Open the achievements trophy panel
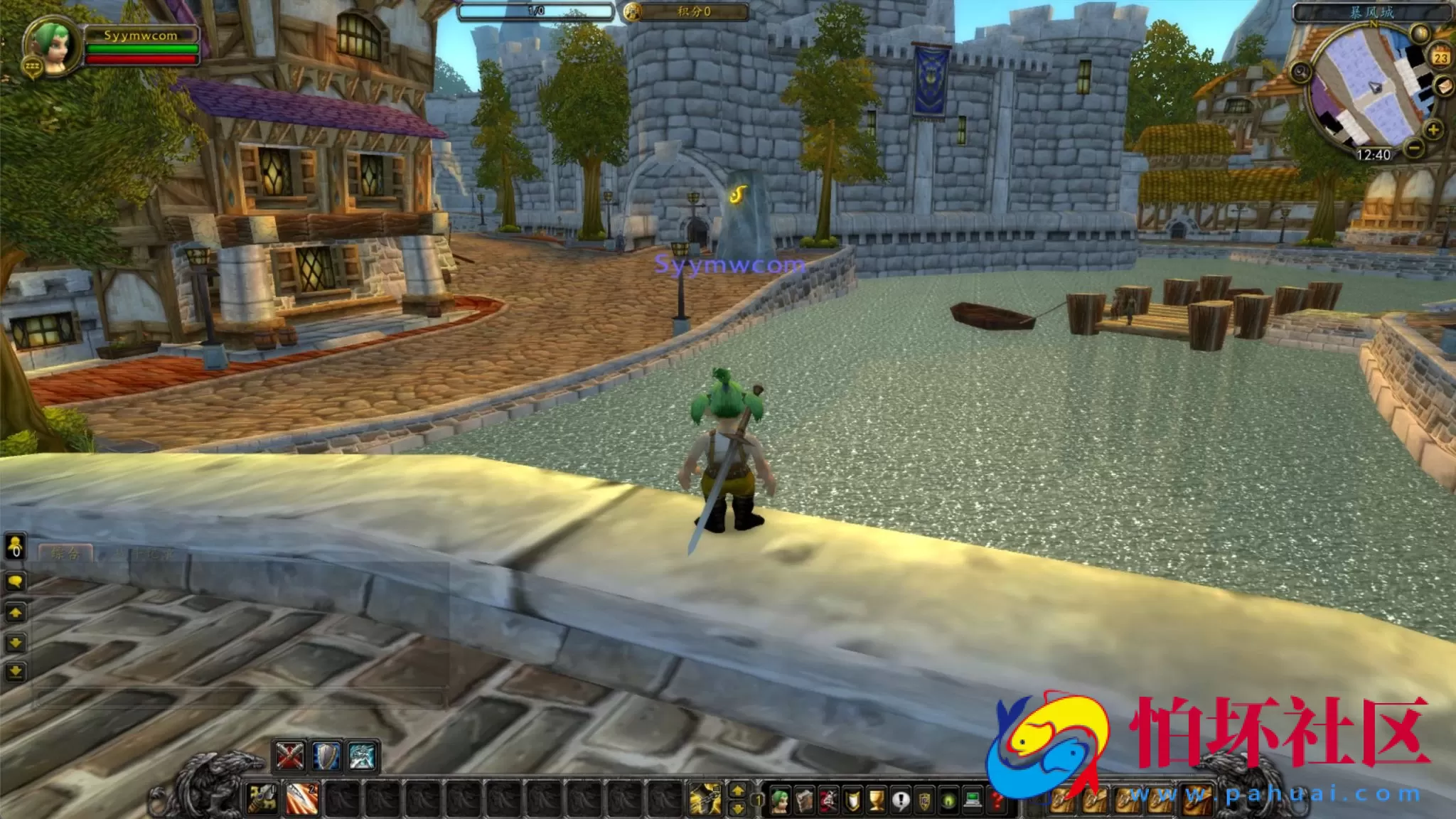This screenshot has width=1456, height=819. 876,800
